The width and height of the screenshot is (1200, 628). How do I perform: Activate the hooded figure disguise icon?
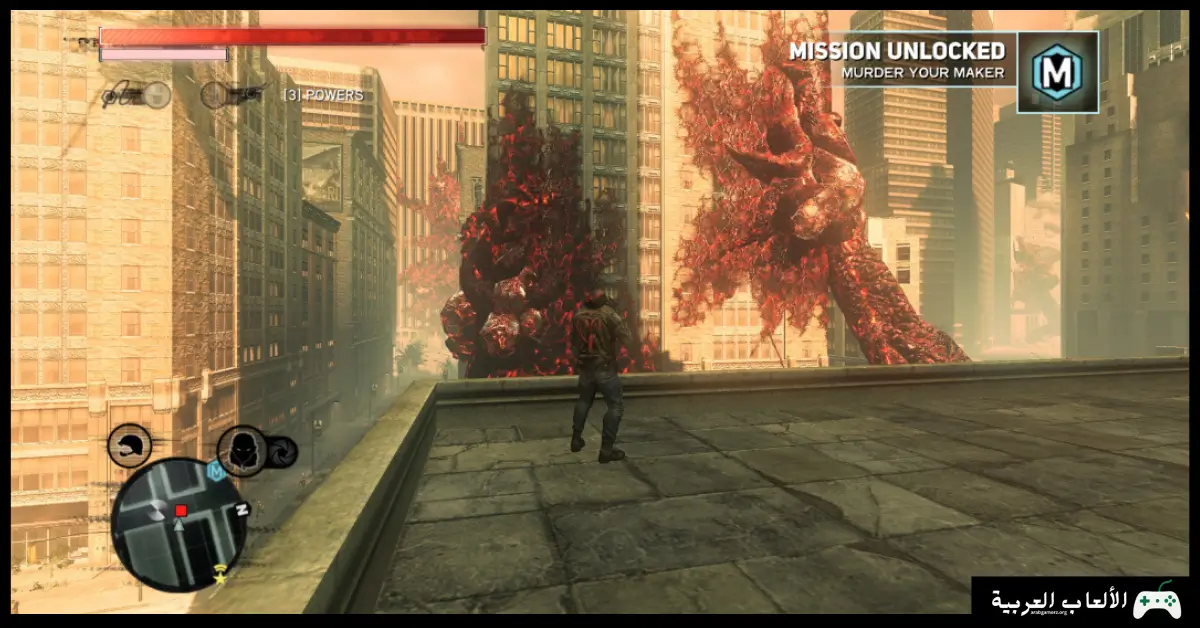coord(242,451)
